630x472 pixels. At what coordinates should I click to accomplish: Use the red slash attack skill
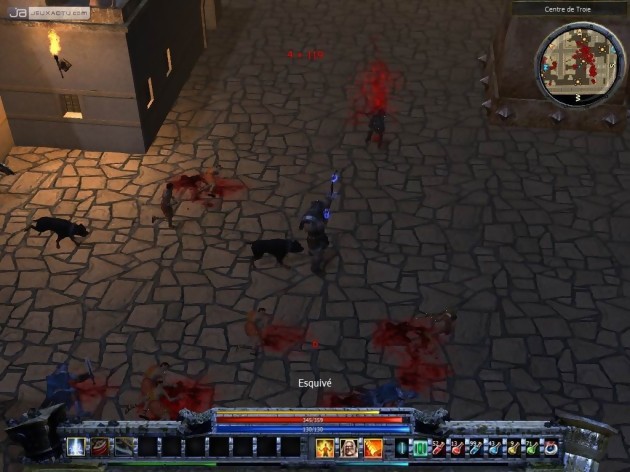(x=101, y=446)
